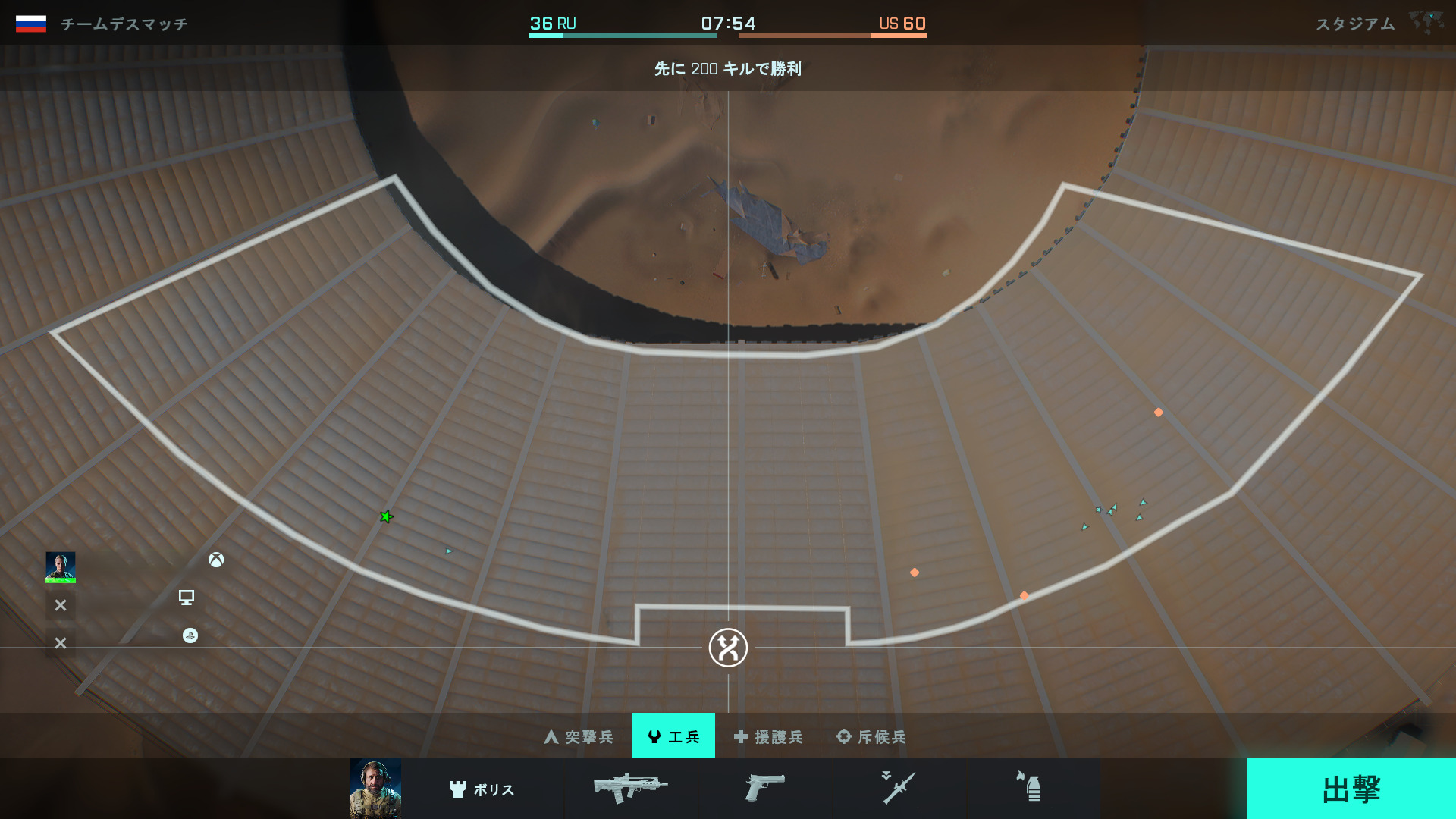Open the world map icon

[x=1426, y=21]
